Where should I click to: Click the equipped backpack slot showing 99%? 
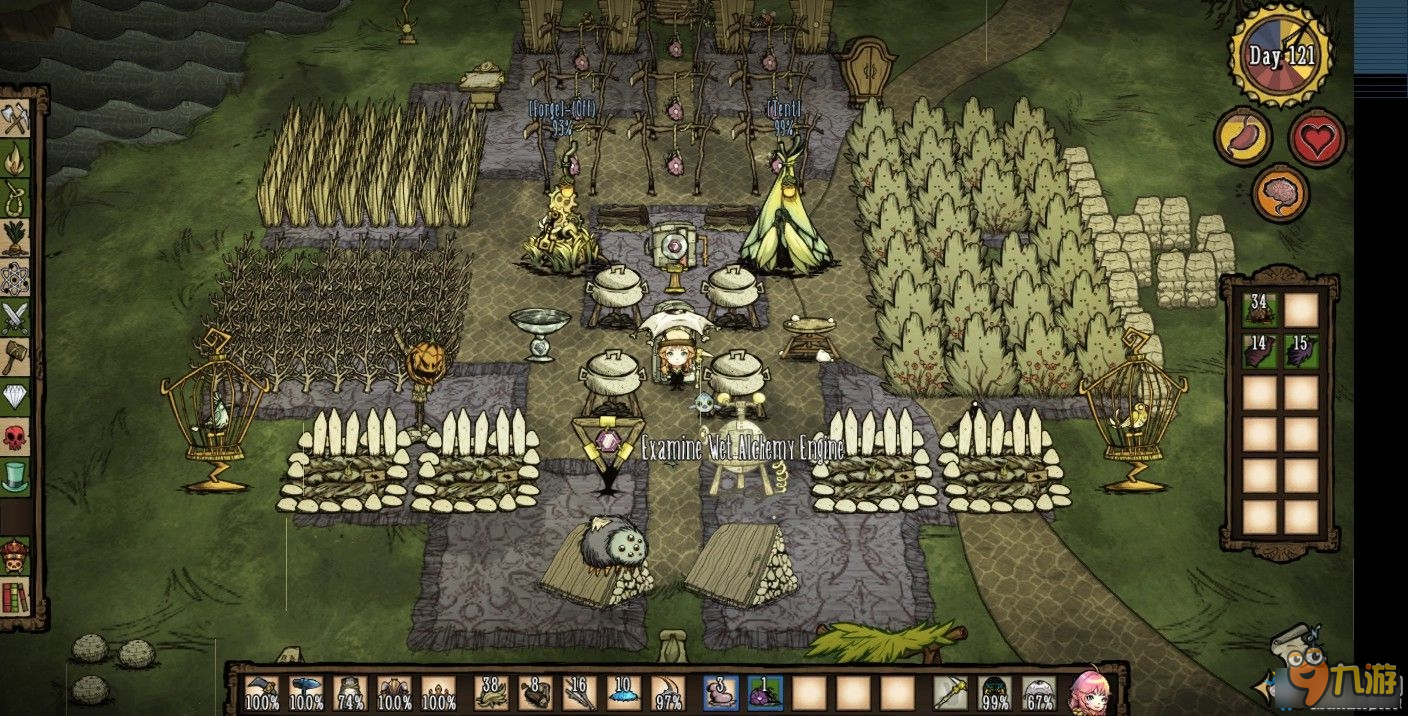[x=994, y=692]
